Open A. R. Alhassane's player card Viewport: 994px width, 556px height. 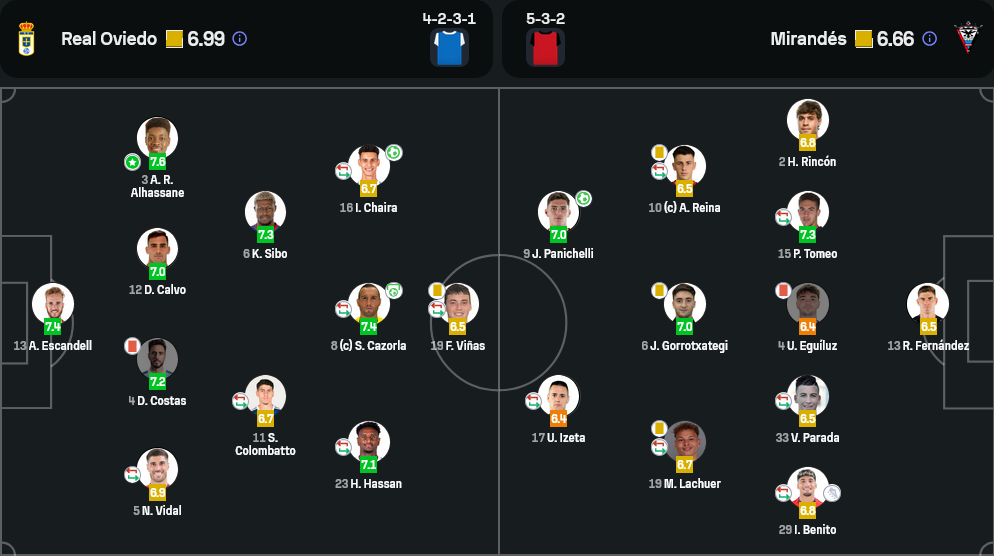point(157,139)
